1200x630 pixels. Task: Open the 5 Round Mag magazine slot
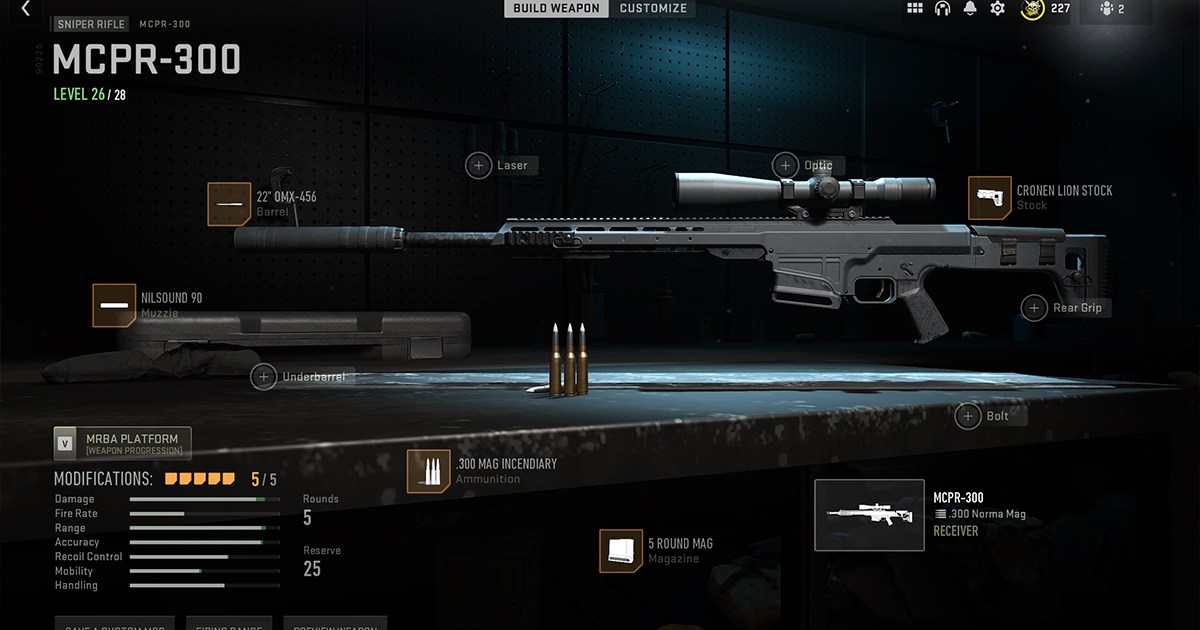[x=620, y=551]
